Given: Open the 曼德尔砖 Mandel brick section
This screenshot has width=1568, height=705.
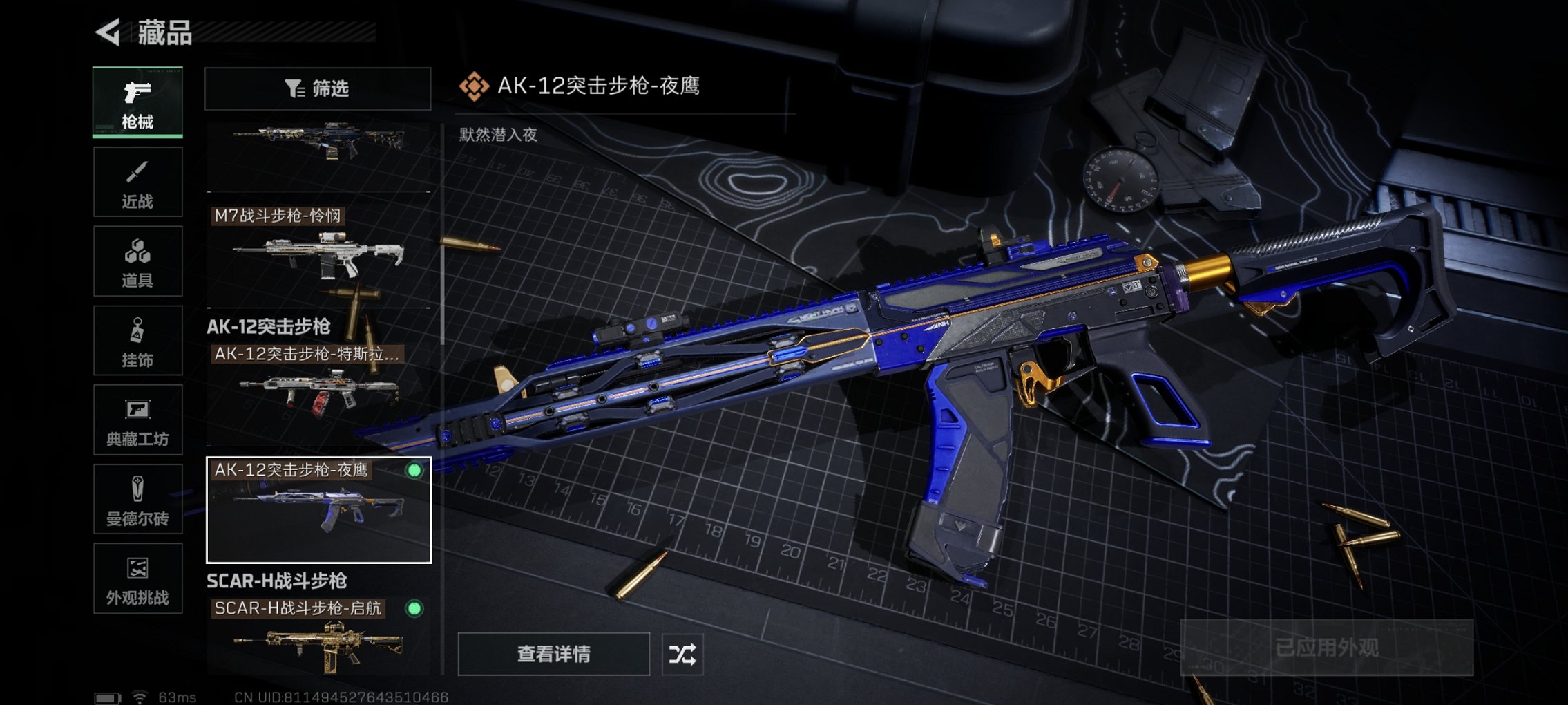Looking at the screenshot, I should coord(137,500).
